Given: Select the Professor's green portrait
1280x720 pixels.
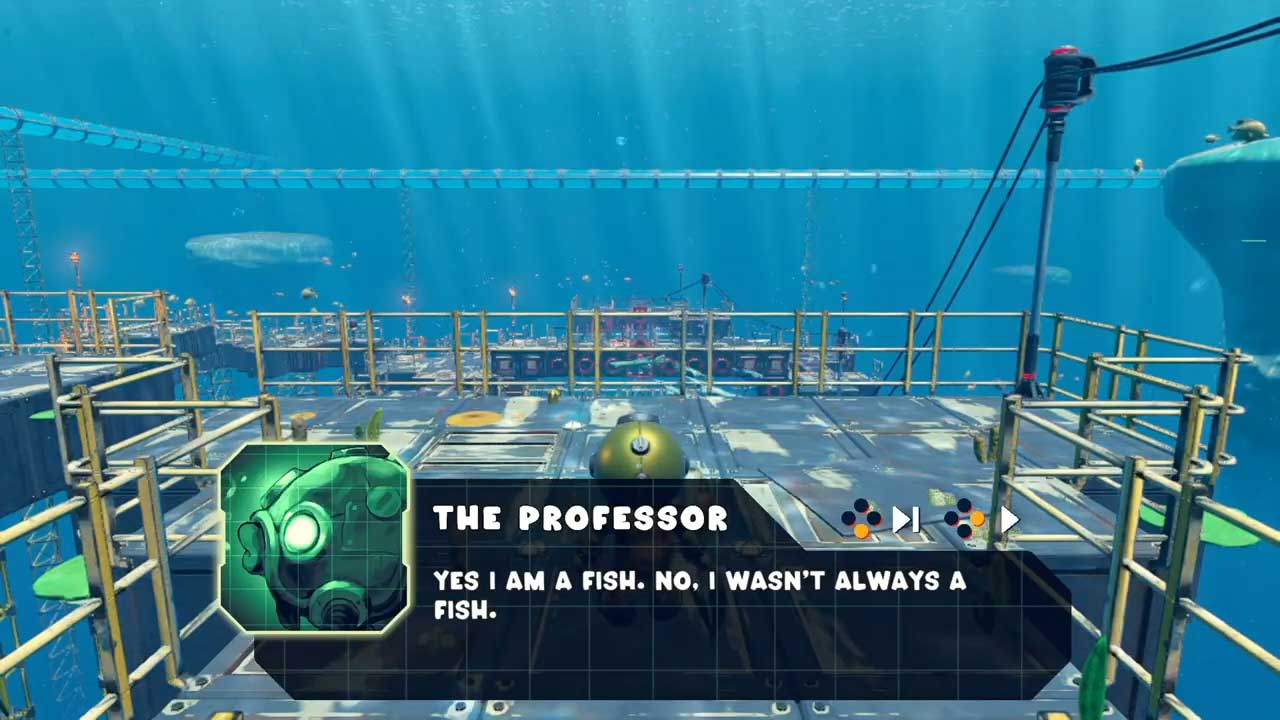Looking at the screenshot, I should pos(314,538).
